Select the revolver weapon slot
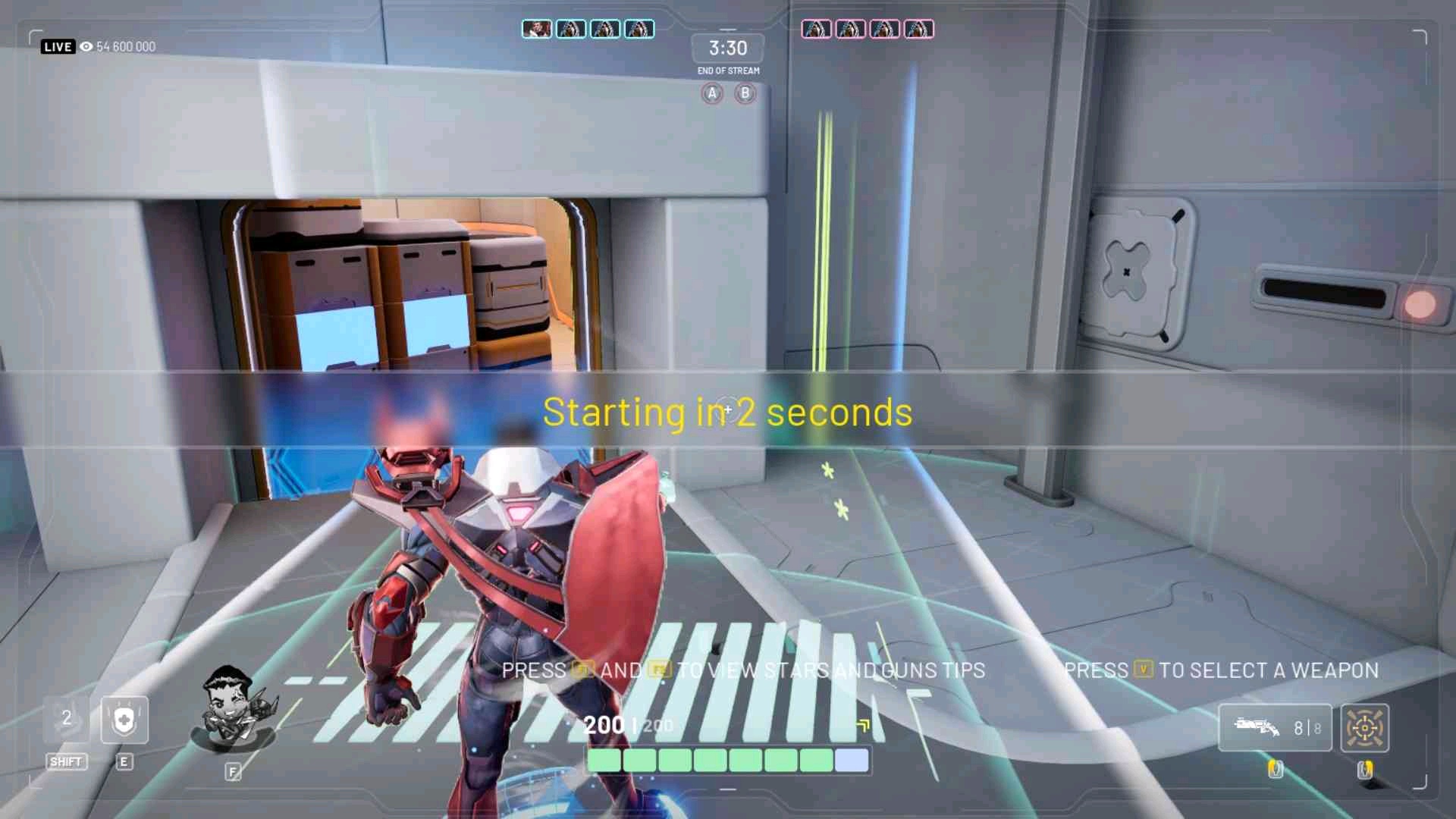The width and height of the screenshot is (1456, 819). 1275,727
